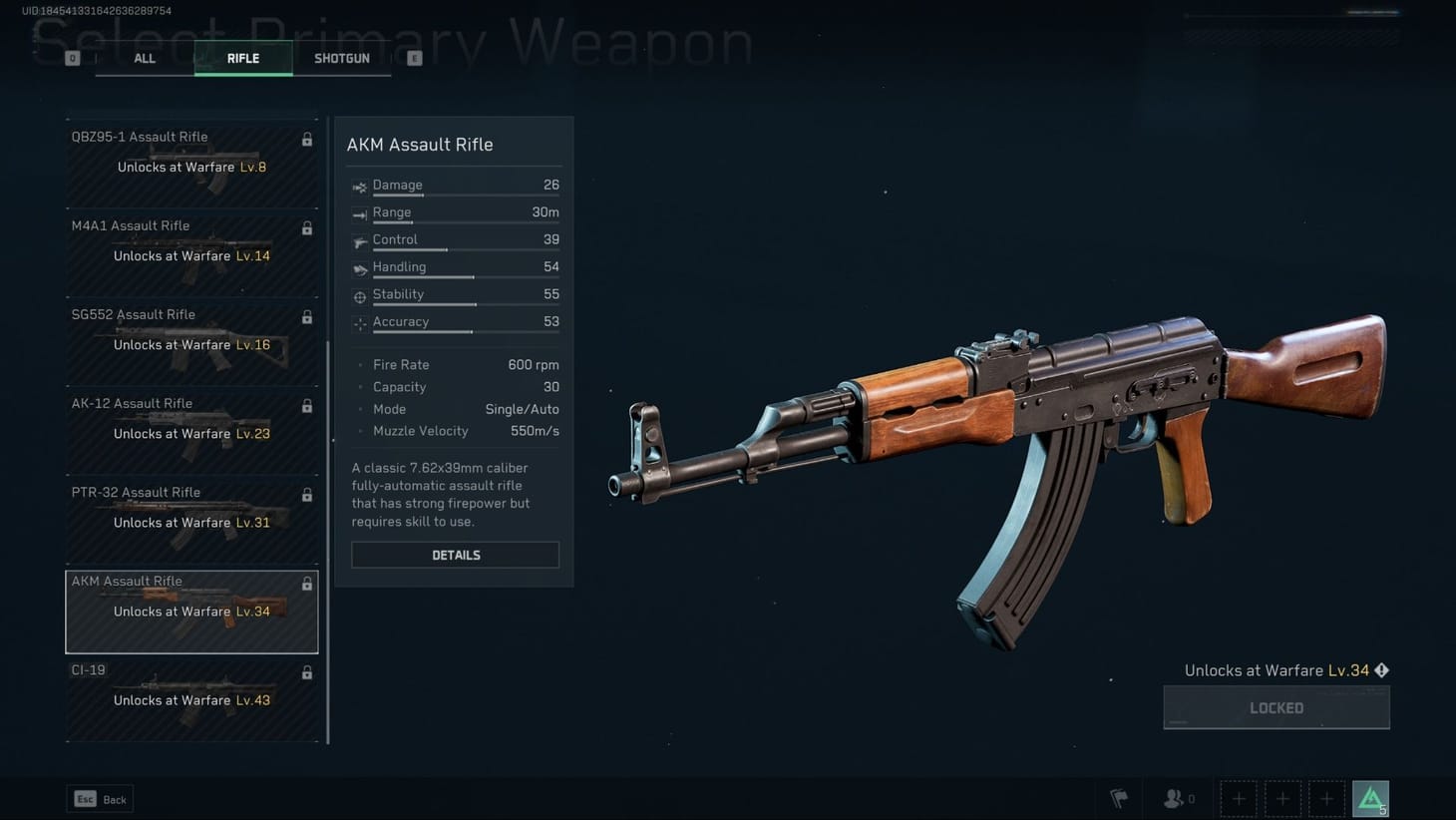Click the lock icon on the AKM entry
Screen dimensions: 1456x820
[307, 583]
